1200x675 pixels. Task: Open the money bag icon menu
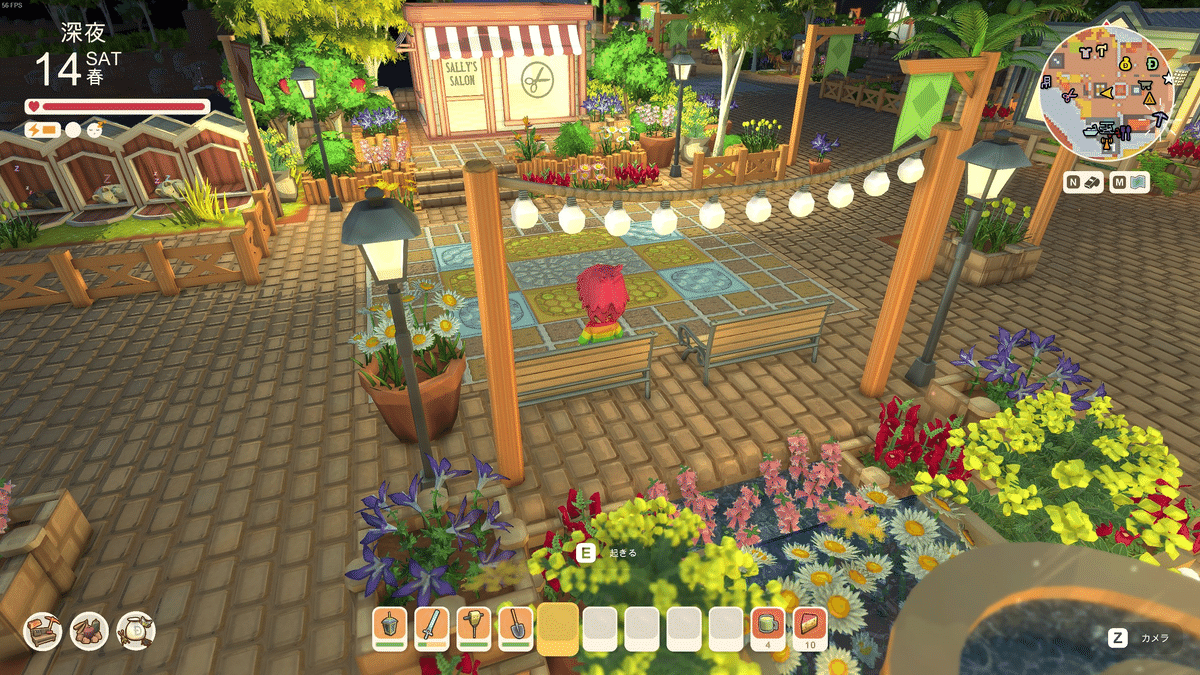point(135,631)
